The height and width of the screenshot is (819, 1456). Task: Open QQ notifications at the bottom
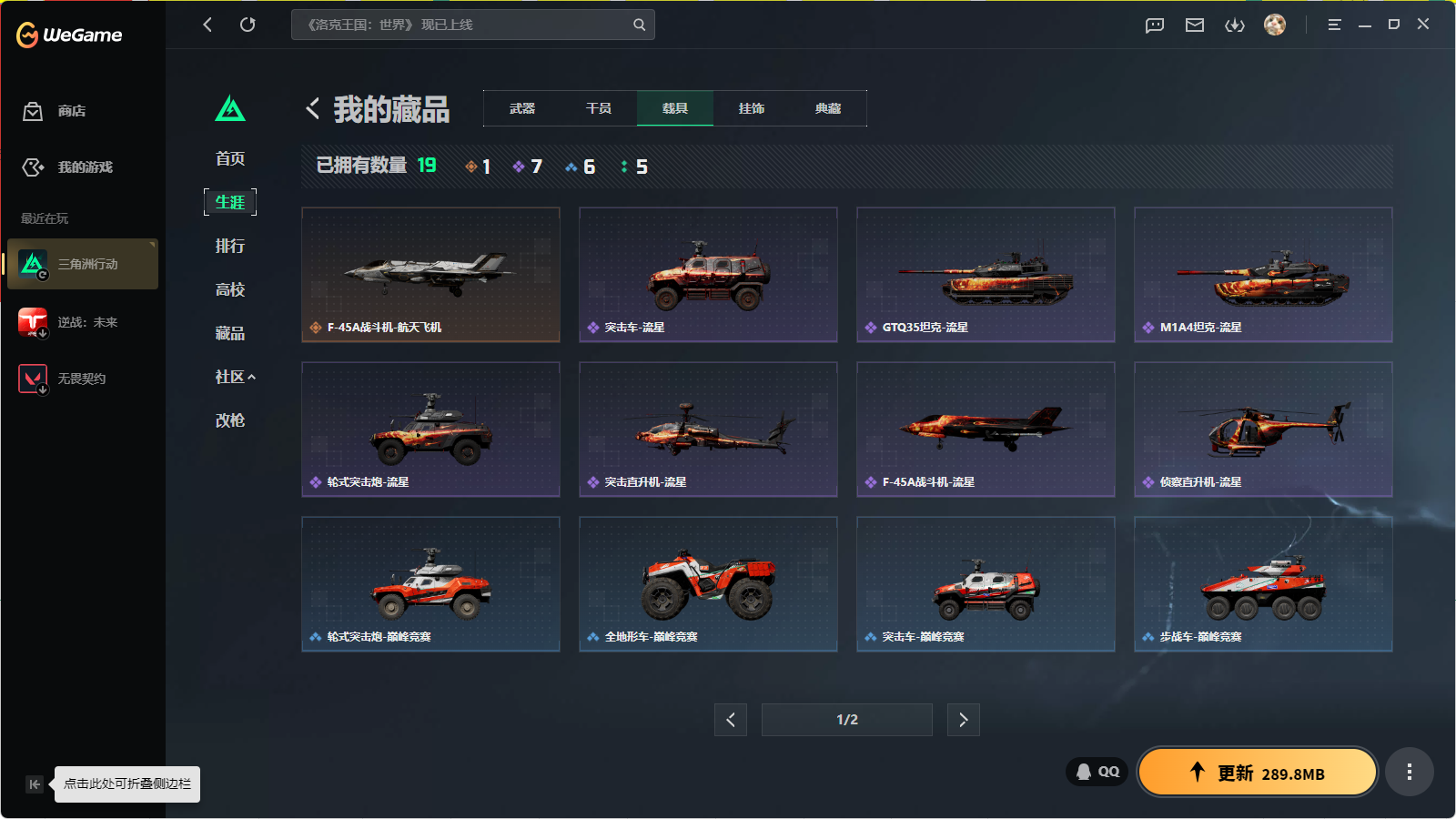[x=1097, y=771]
